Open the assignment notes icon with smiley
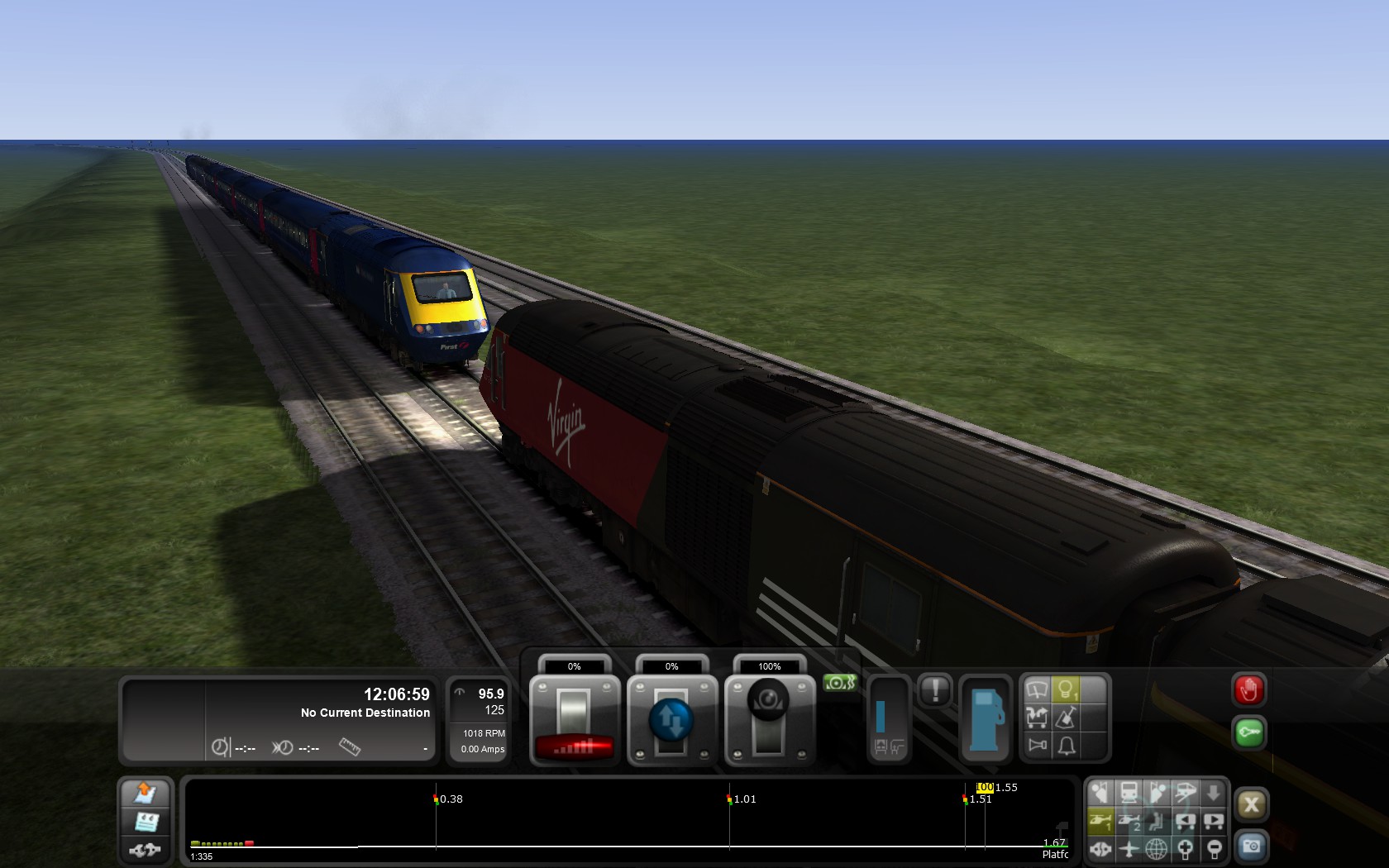1389x868 pixels. (x=146, y=822)
